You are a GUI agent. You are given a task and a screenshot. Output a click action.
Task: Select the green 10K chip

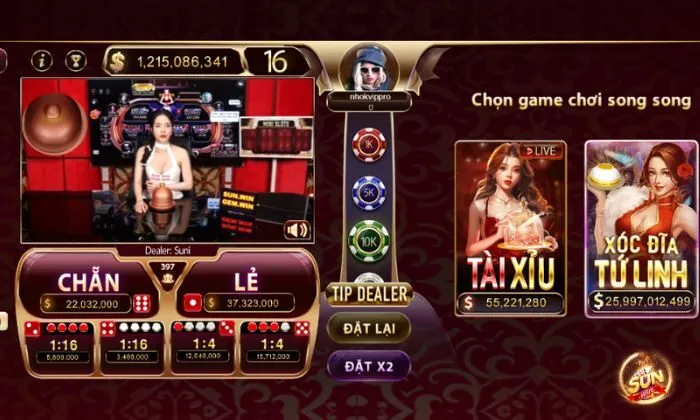point(368,240)
